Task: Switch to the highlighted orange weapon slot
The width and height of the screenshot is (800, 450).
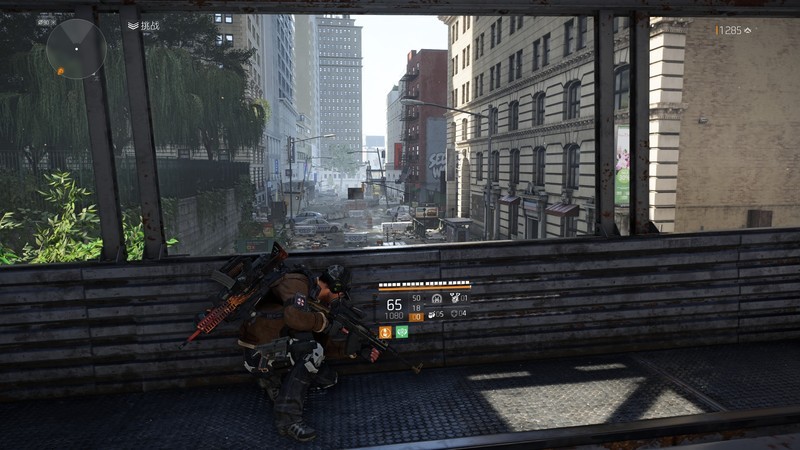Action: tap(416, 316)
